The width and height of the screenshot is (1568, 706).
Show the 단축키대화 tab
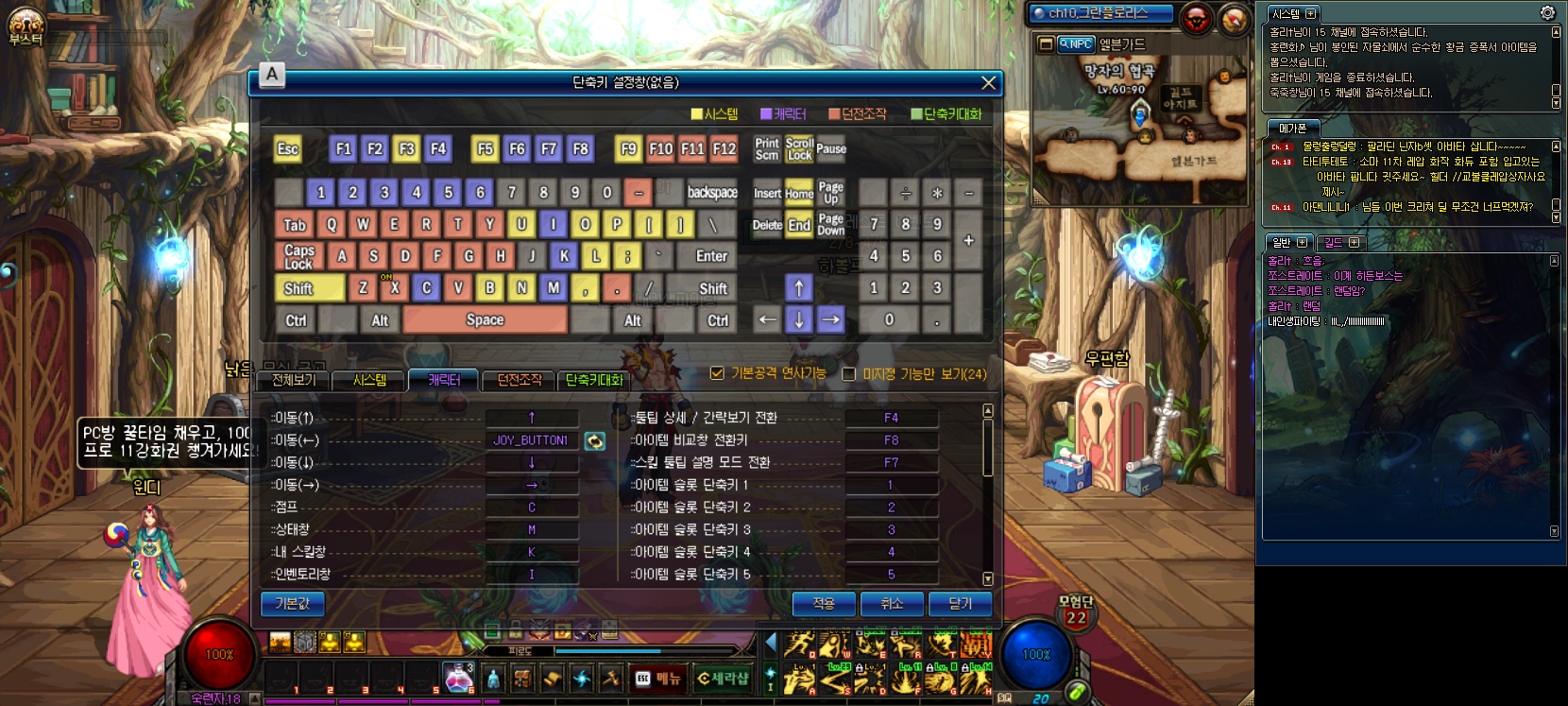594,380
